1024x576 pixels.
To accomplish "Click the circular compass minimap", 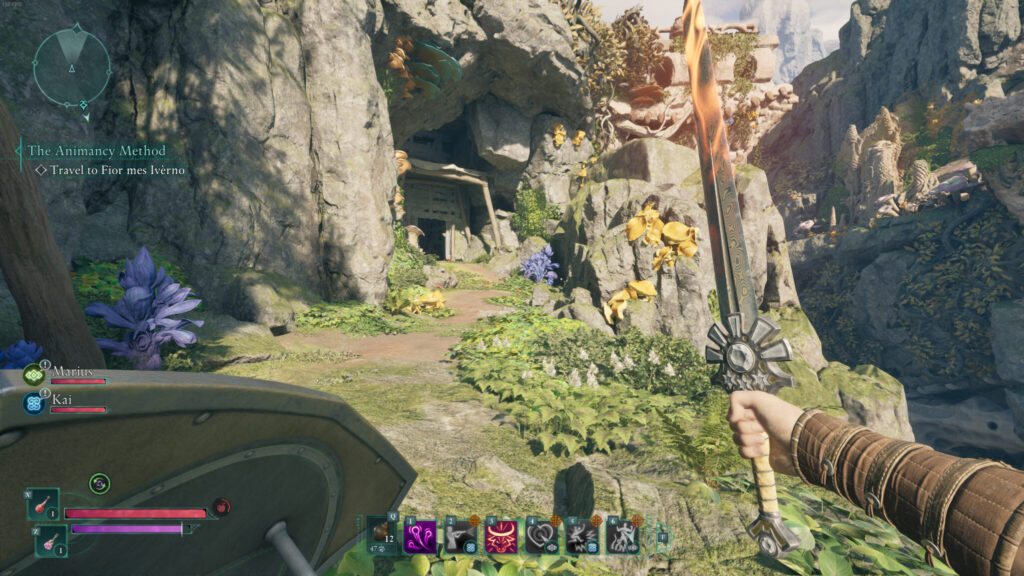I will (72, 66).
